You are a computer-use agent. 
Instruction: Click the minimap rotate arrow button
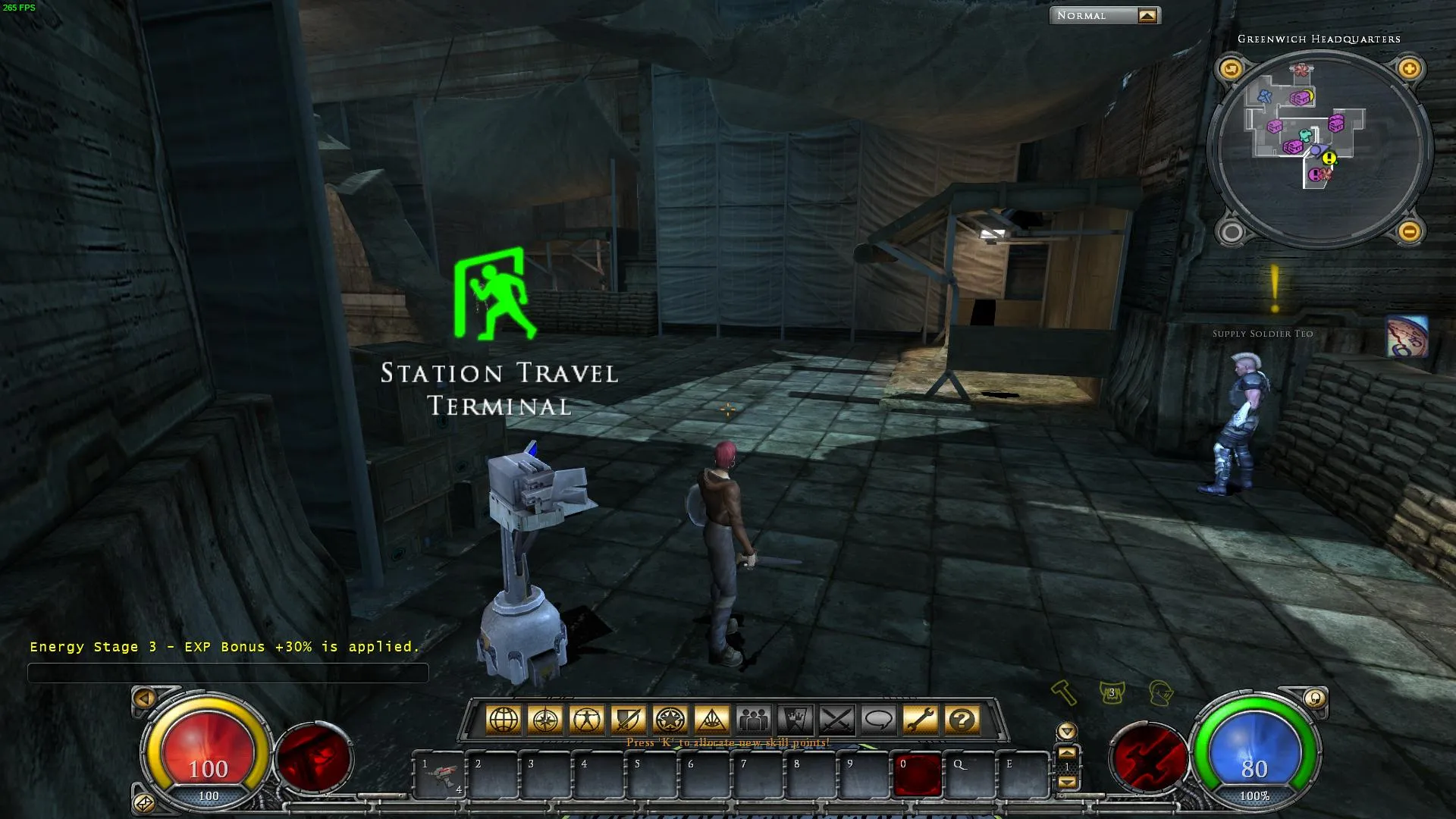tap(1231, 69)
